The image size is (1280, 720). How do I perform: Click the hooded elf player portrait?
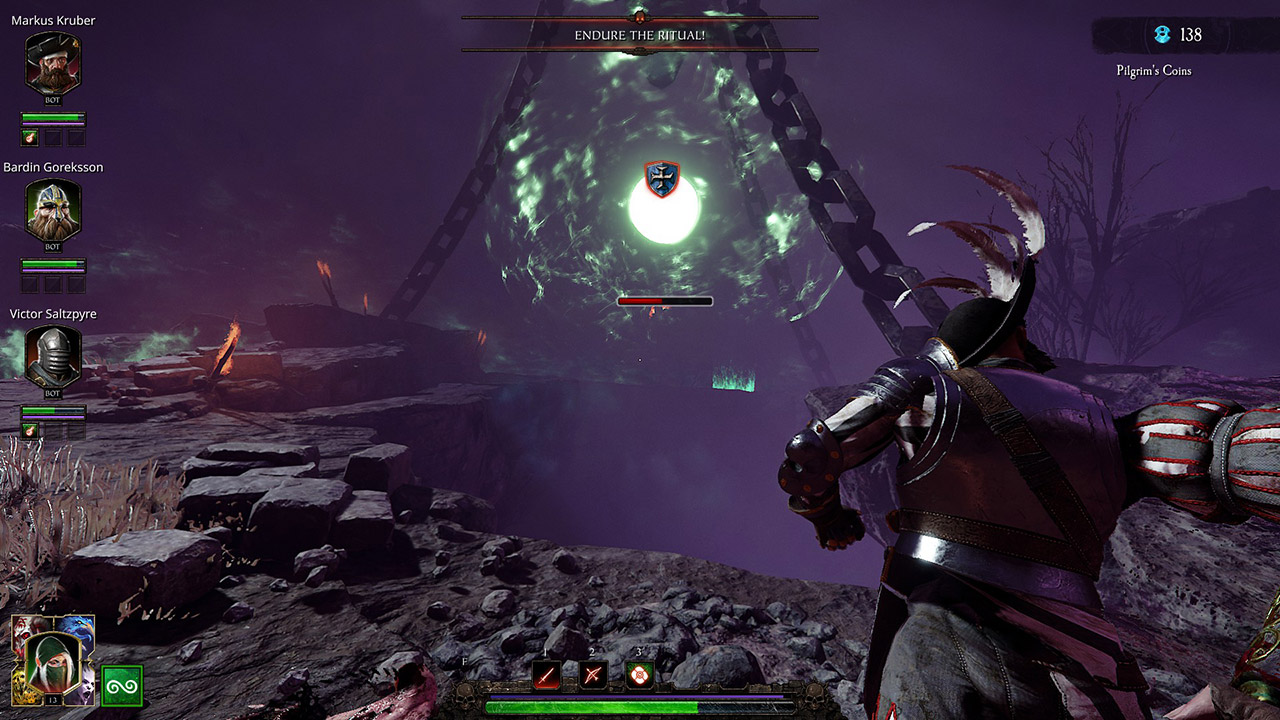coord(52,657)
